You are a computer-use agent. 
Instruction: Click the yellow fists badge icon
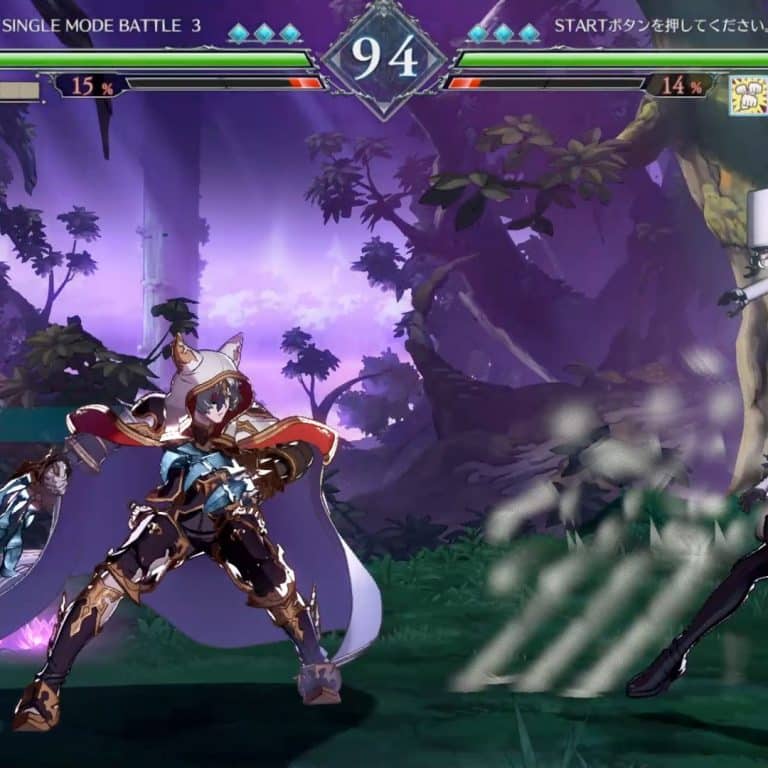coord(748,95)
